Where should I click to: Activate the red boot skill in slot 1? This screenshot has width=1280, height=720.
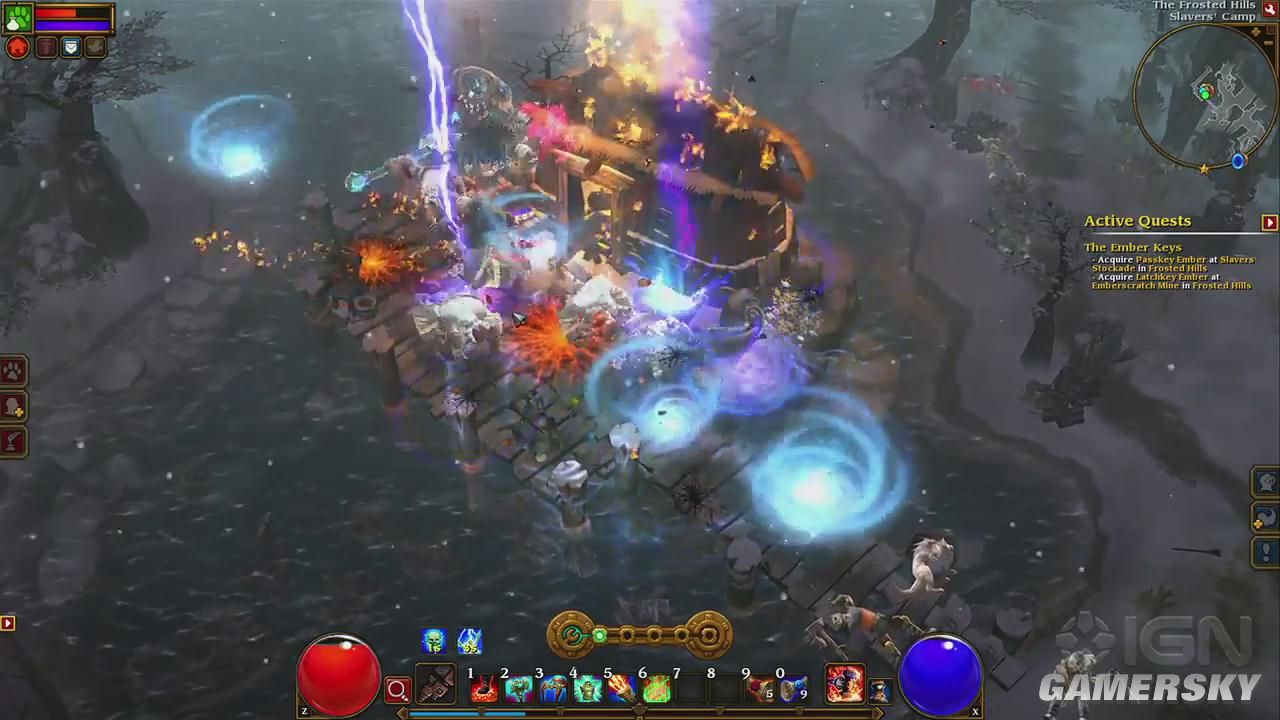click(485, 688)
